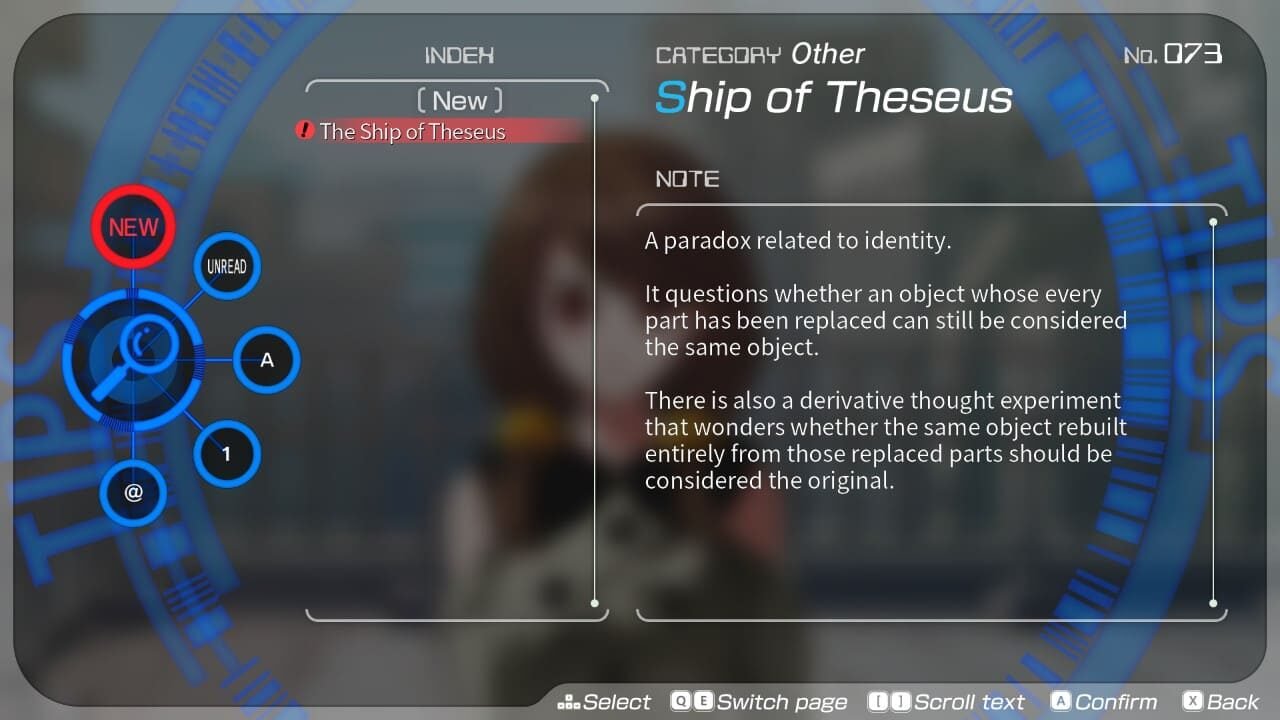Click the red exclamation mark beside the tip
1280x720 pixels.
(305, 131)
